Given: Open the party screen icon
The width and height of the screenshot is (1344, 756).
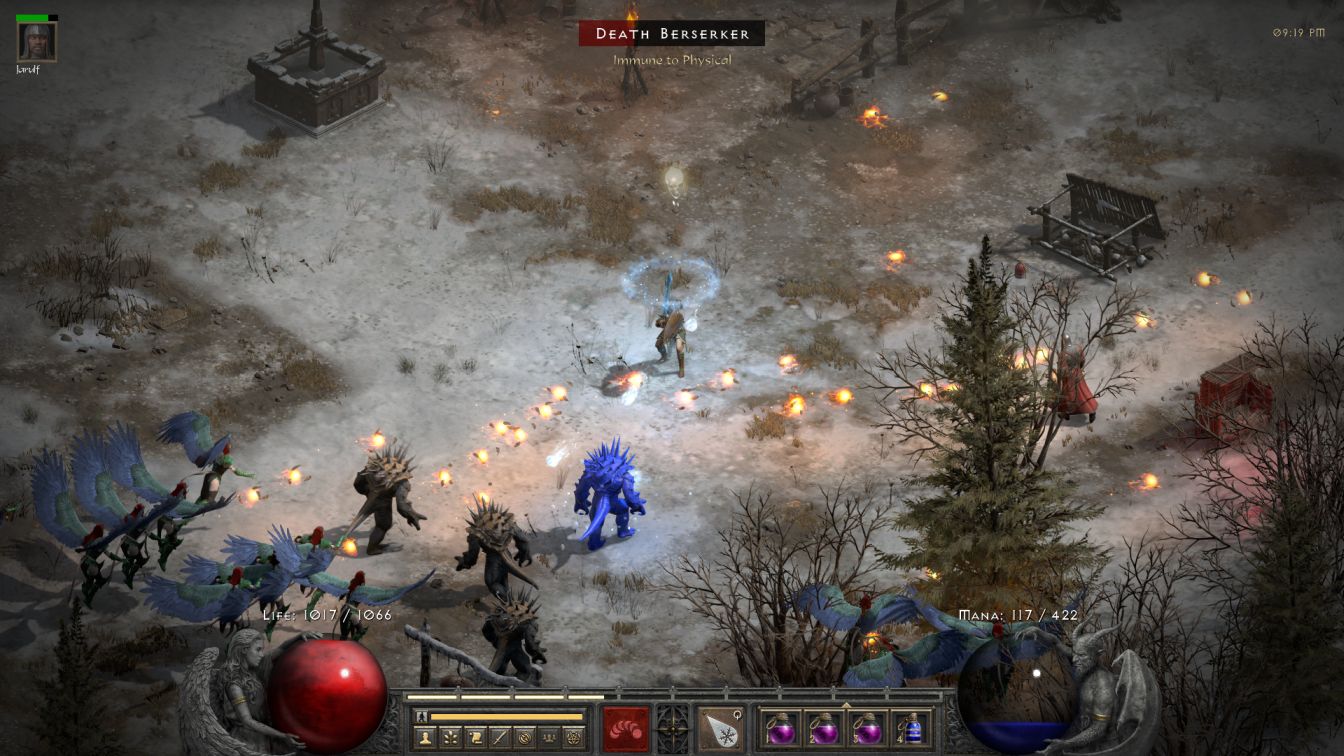Looking at the screenshot, I should (x=547, y=738).
